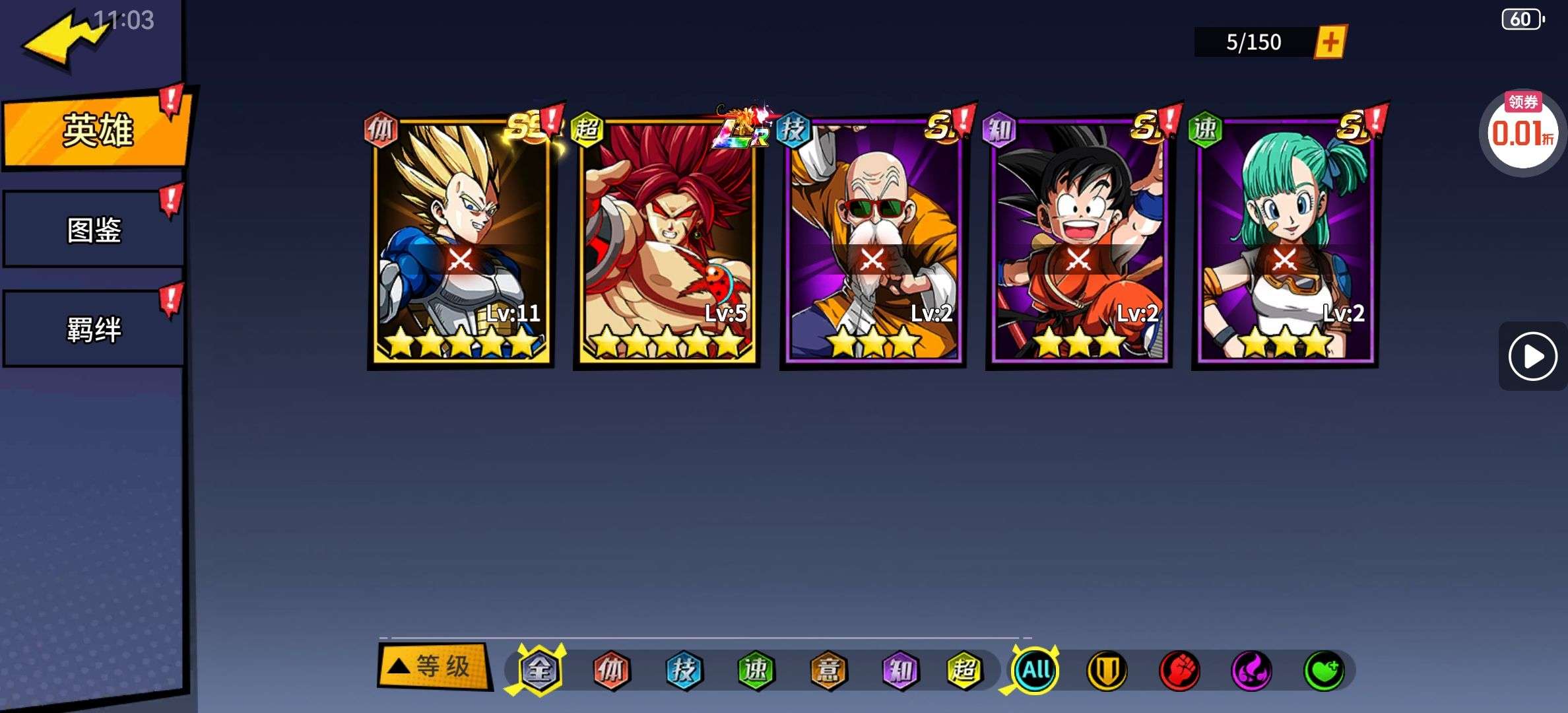Open the 领券 0.01折 coupon offer

[1522, 132]
